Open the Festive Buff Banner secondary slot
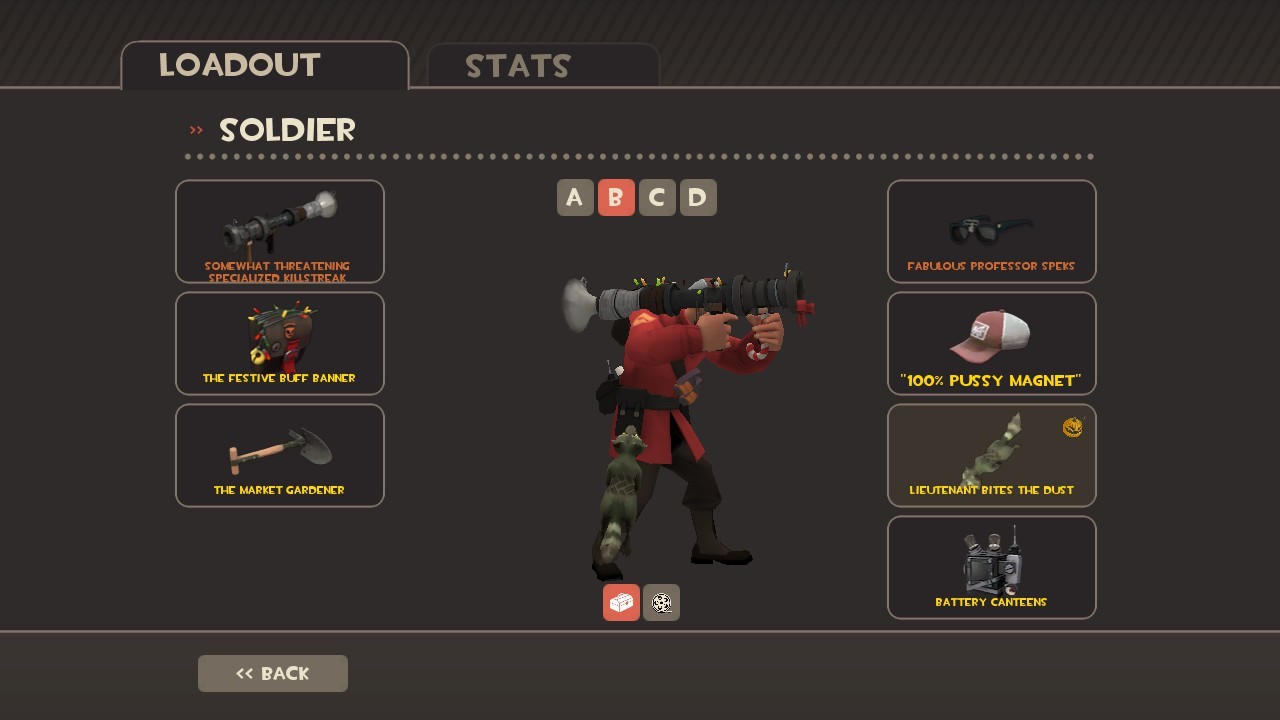 [x=280, y=343]
